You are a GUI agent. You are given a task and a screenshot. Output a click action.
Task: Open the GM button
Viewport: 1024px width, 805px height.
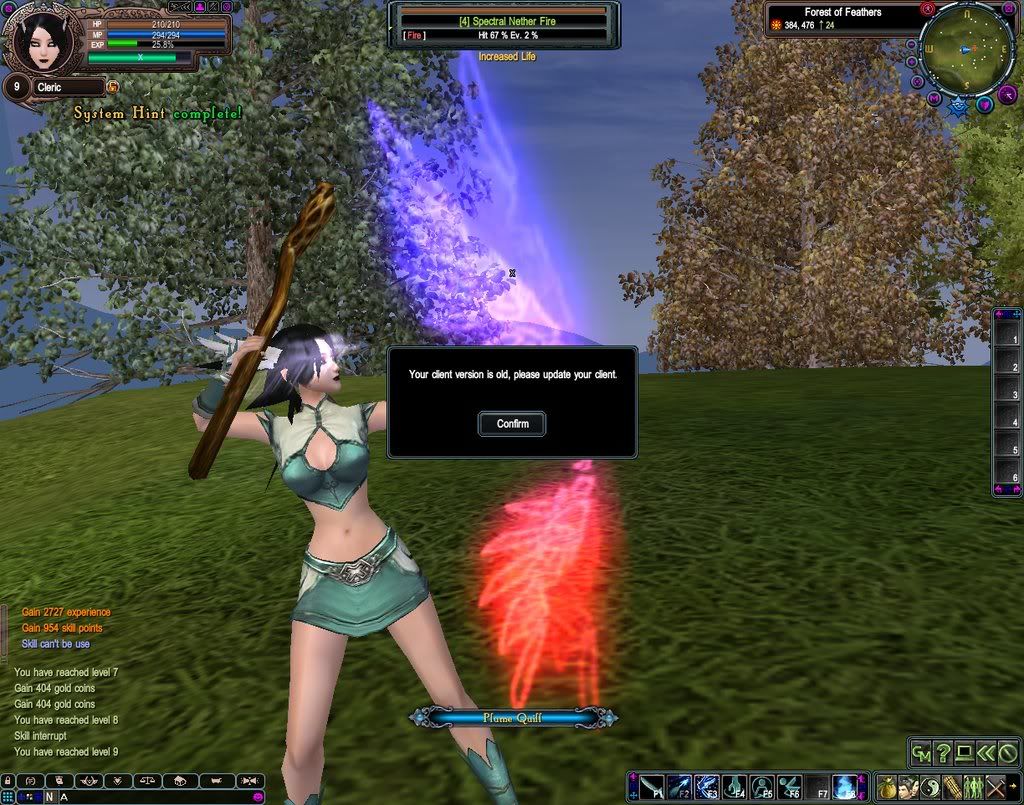click(920, 752)
